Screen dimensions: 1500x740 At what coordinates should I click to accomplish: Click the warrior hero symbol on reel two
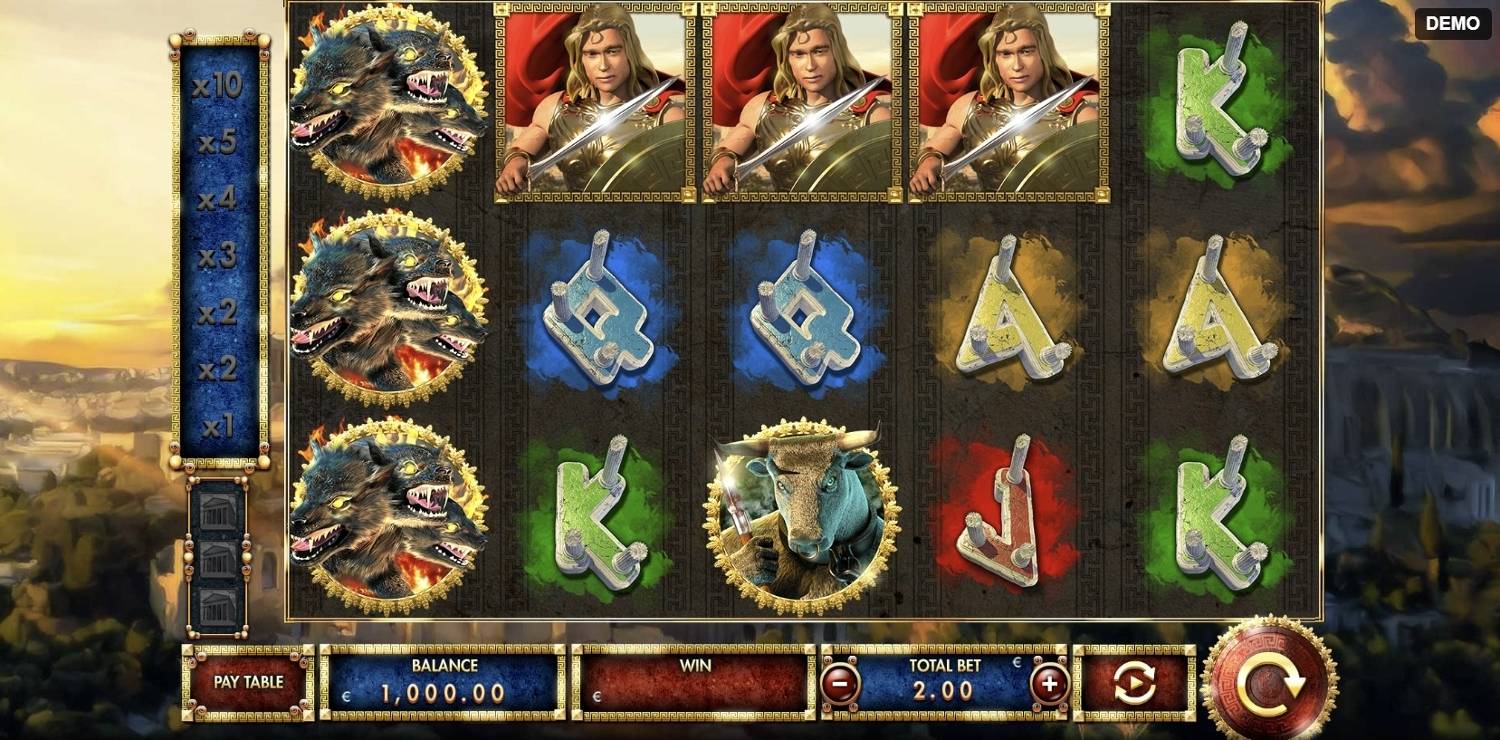click(x=590, y=100)
